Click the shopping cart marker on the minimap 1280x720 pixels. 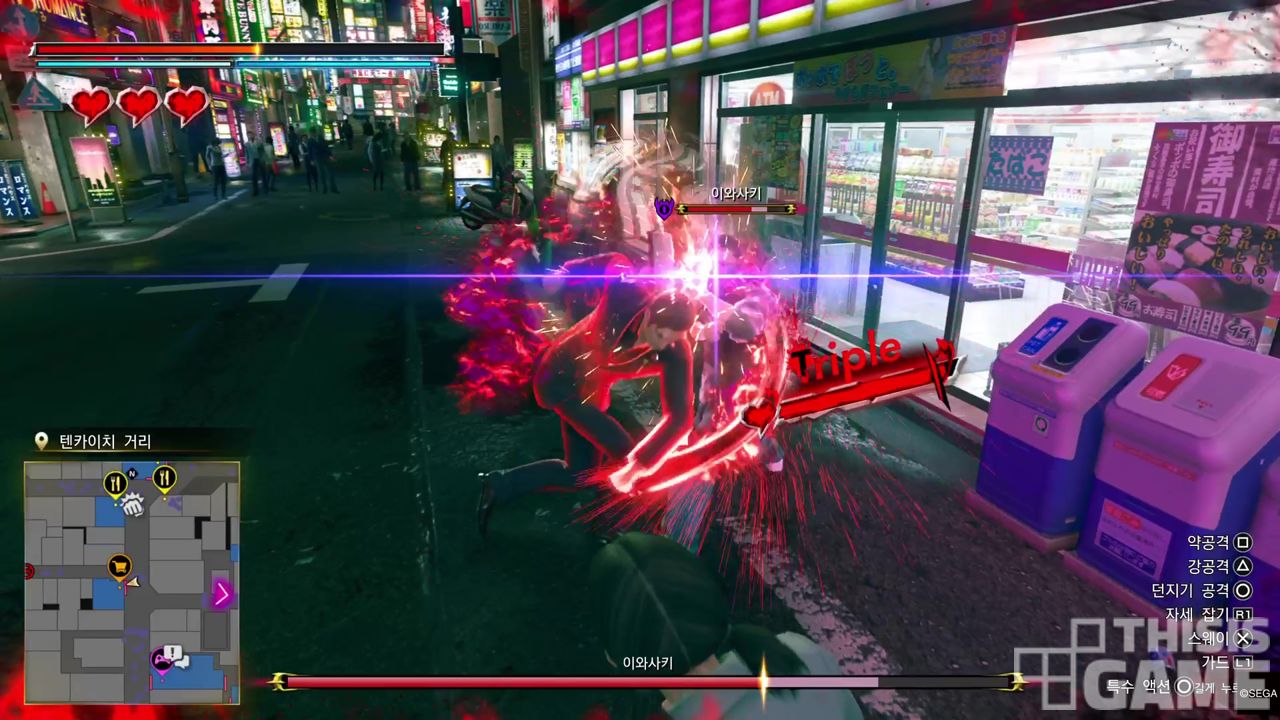[x=120, y=567]
